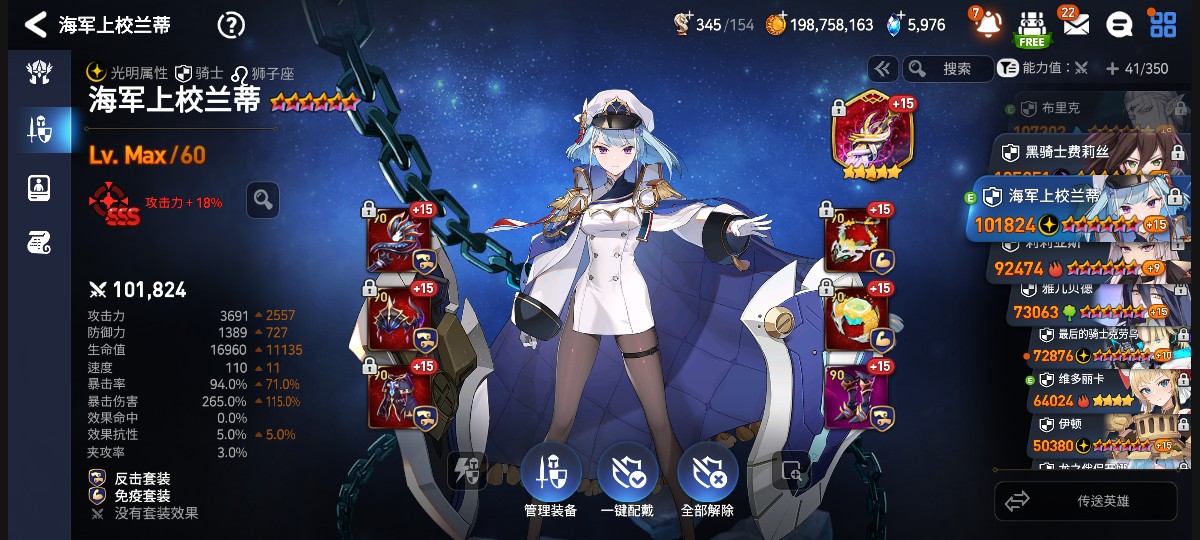Collapse the hero list with double-arrow button
This screenshot has width=1200, height=540.
coord(882,68)
